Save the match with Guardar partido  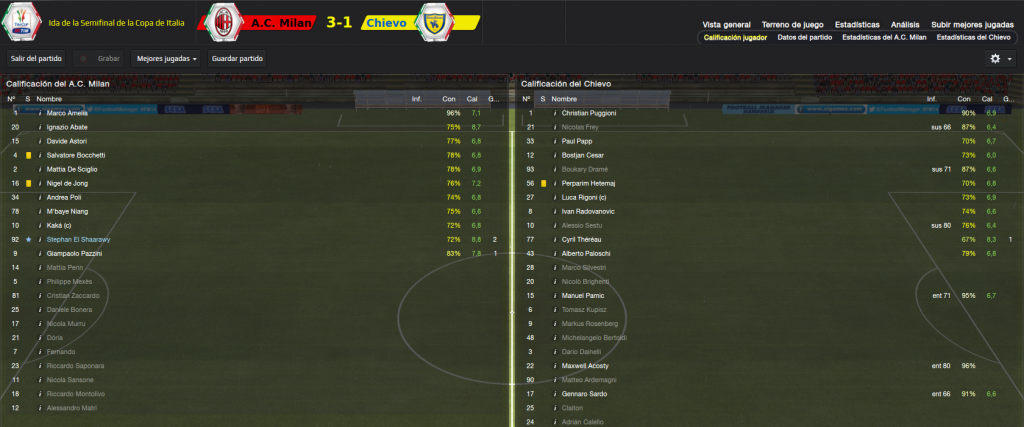(237, 59)
